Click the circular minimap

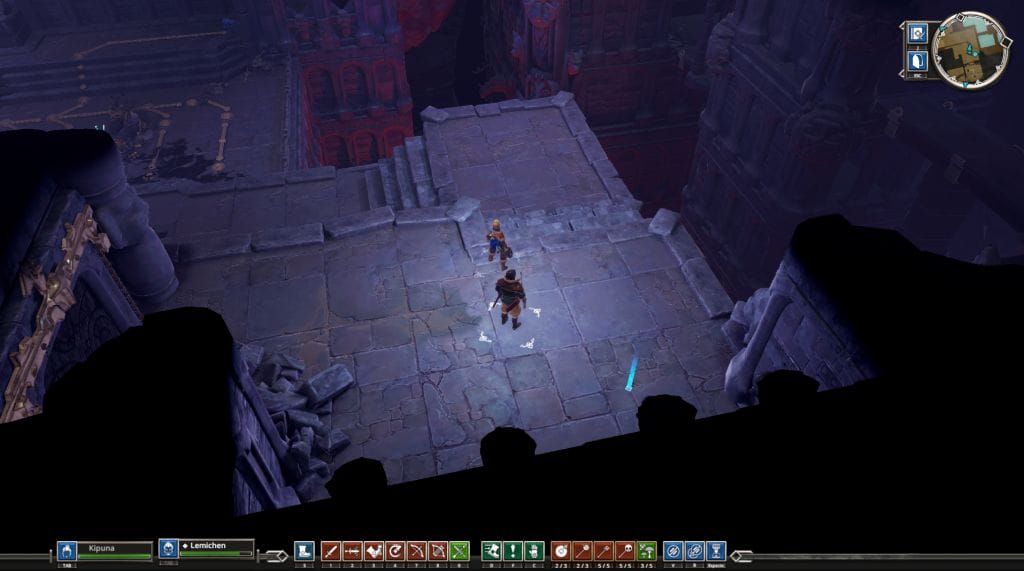[x=971, y=50]
